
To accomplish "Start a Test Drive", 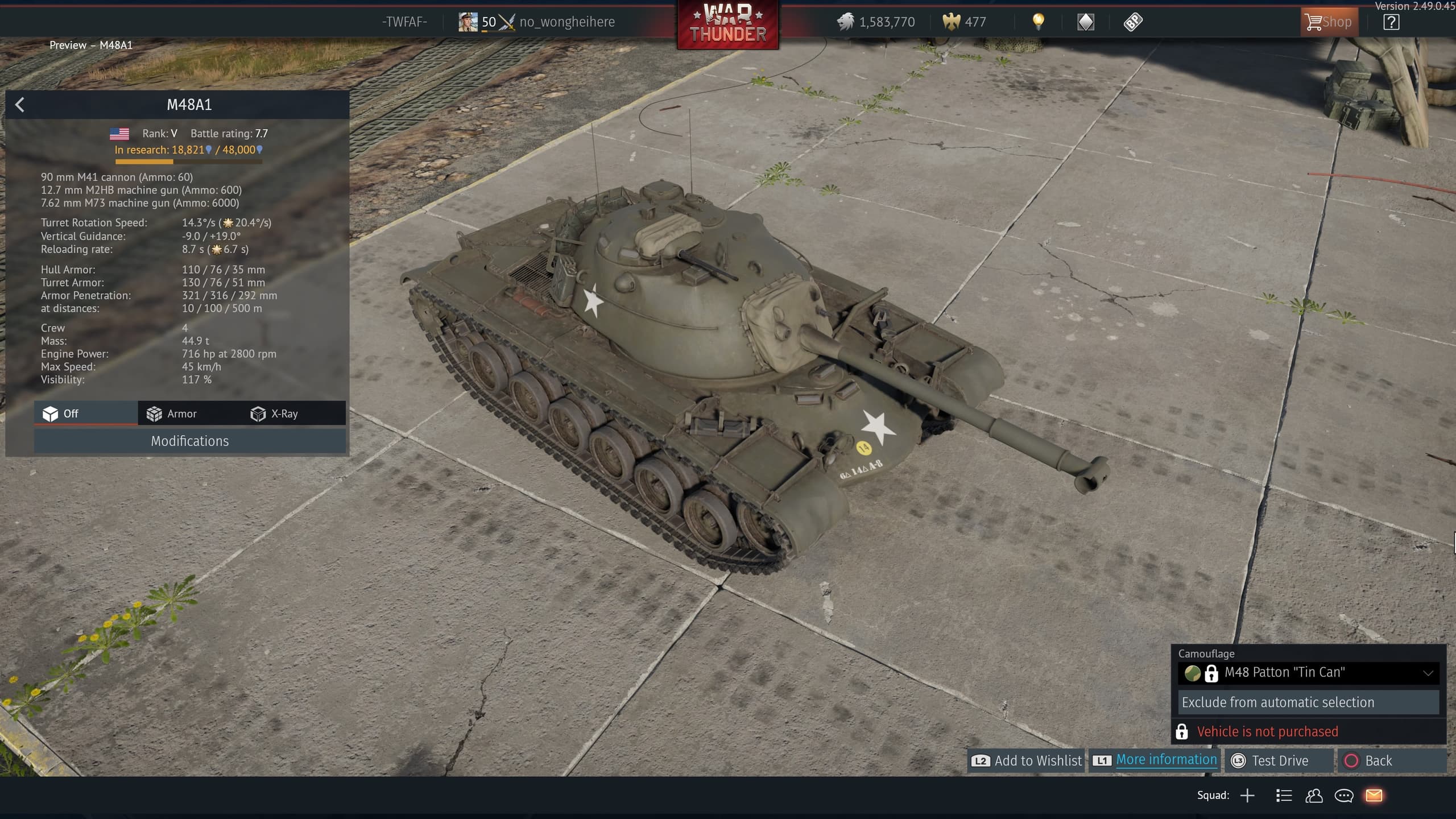I will (1271, 760).
